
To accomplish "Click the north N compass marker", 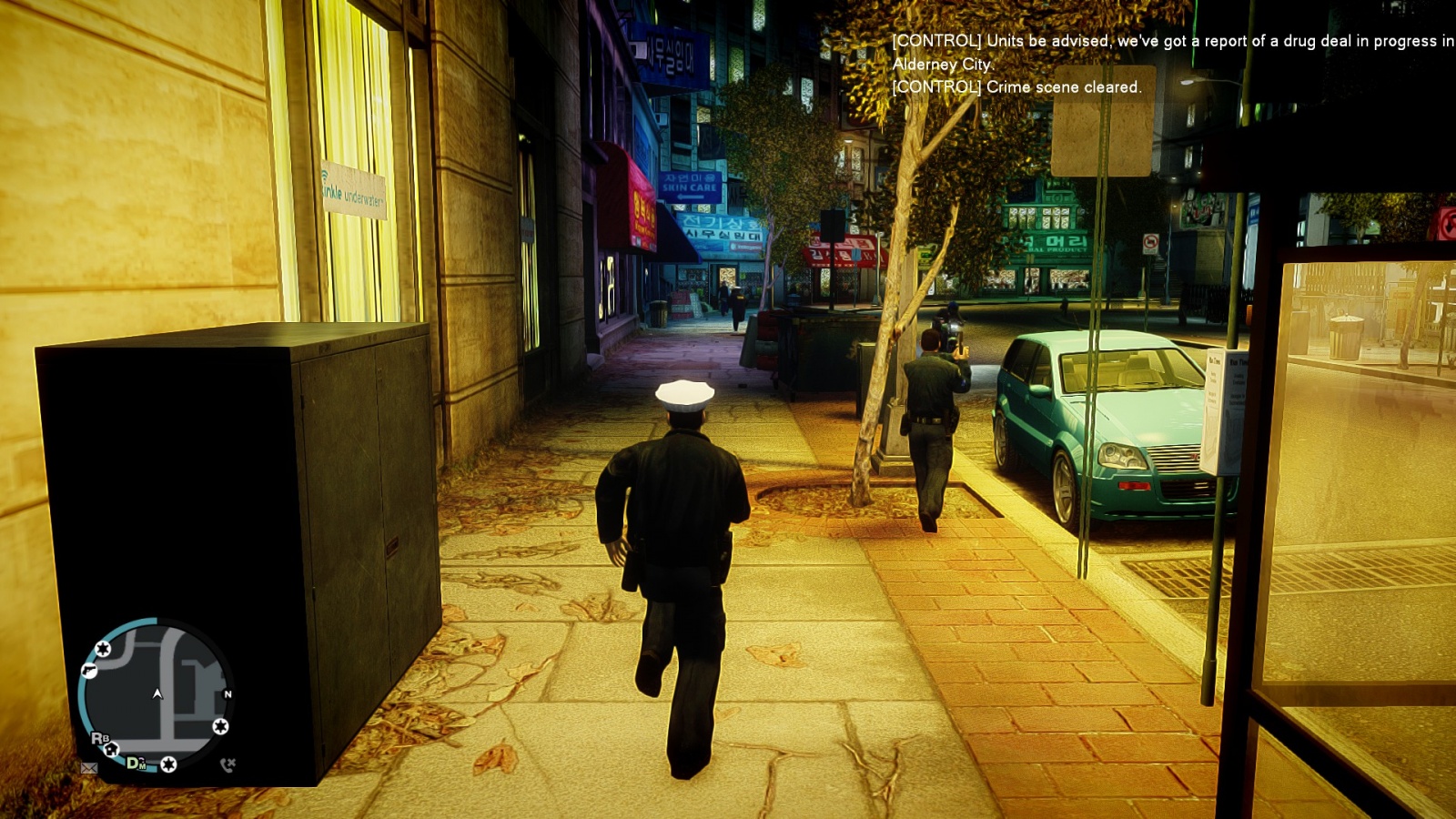I will [227, 694].
